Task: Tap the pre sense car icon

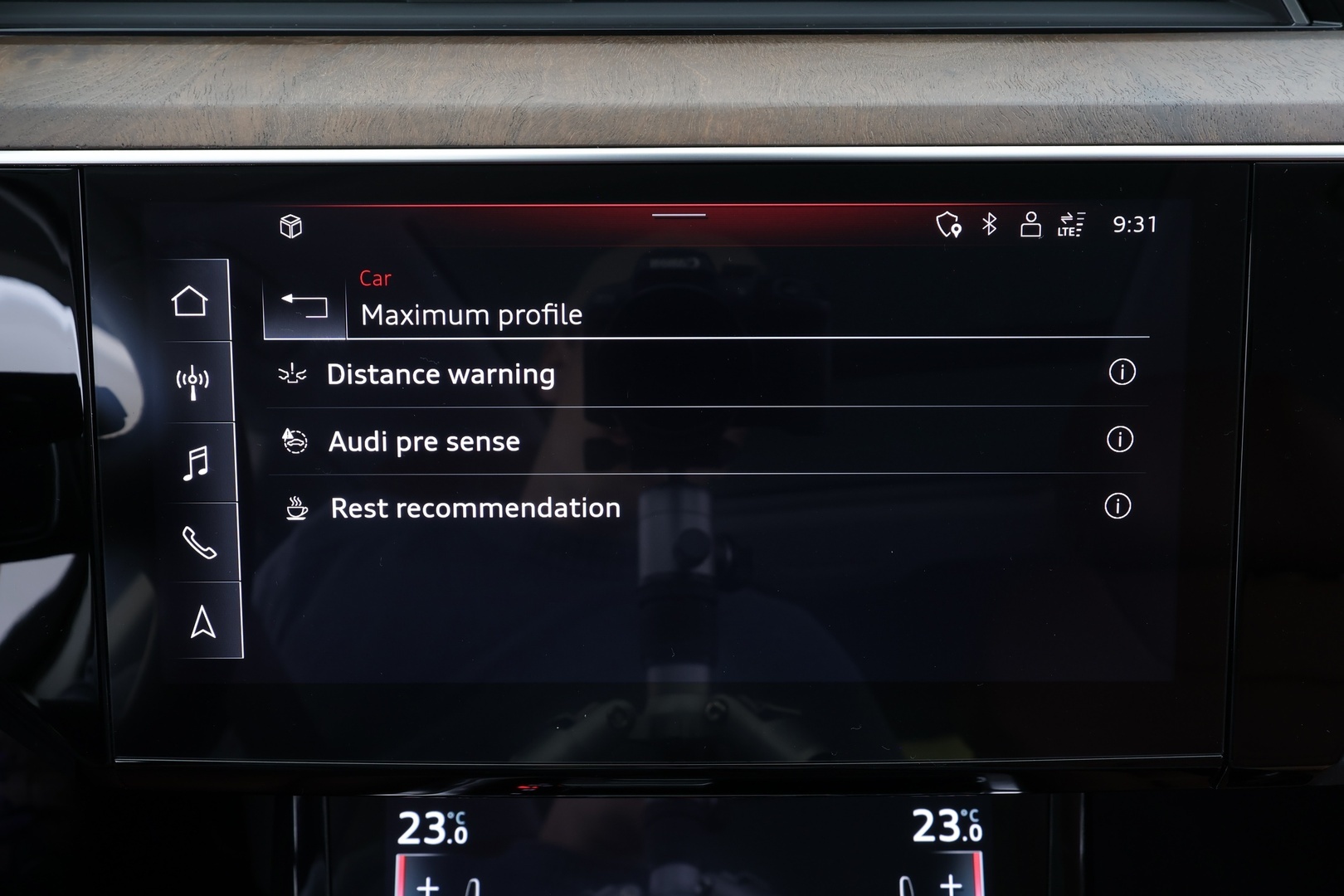Action: [295, 441]
